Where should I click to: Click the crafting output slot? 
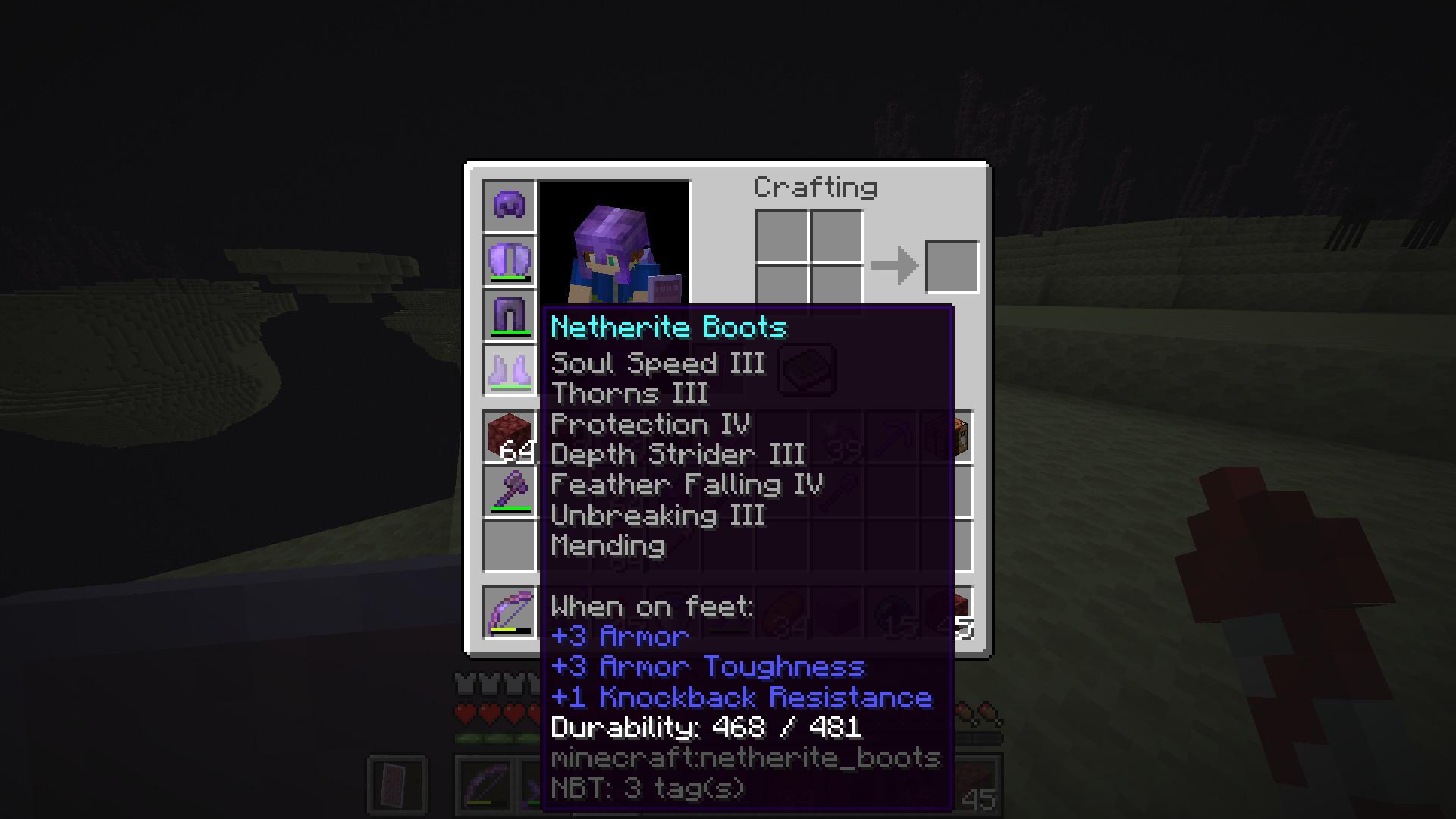pyautogui.click(x=952, y=265)
